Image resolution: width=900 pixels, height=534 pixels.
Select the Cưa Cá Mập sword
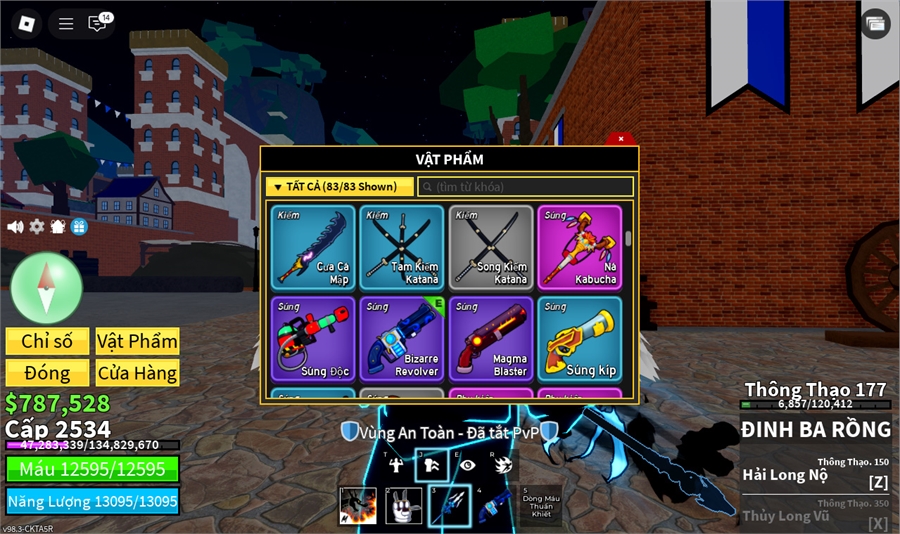click(x=313, y=248)
